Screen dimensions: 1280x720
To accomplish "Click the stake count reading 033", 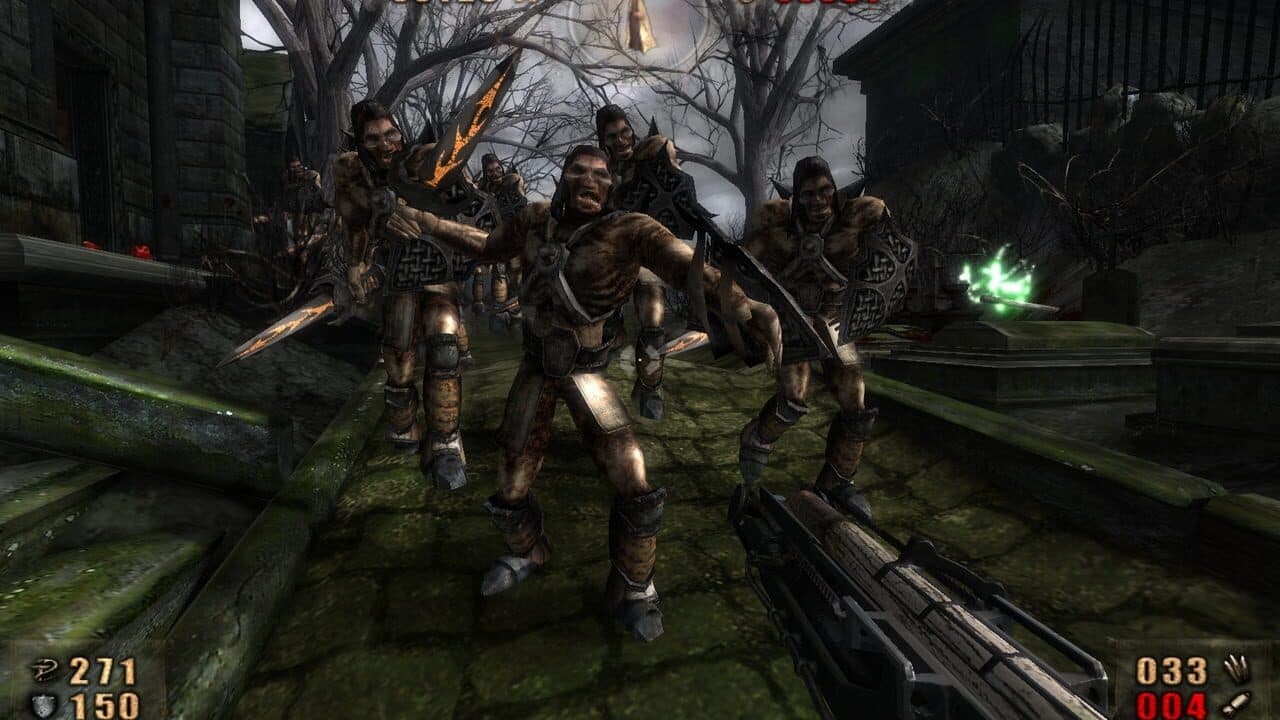I will point(1170,672).
